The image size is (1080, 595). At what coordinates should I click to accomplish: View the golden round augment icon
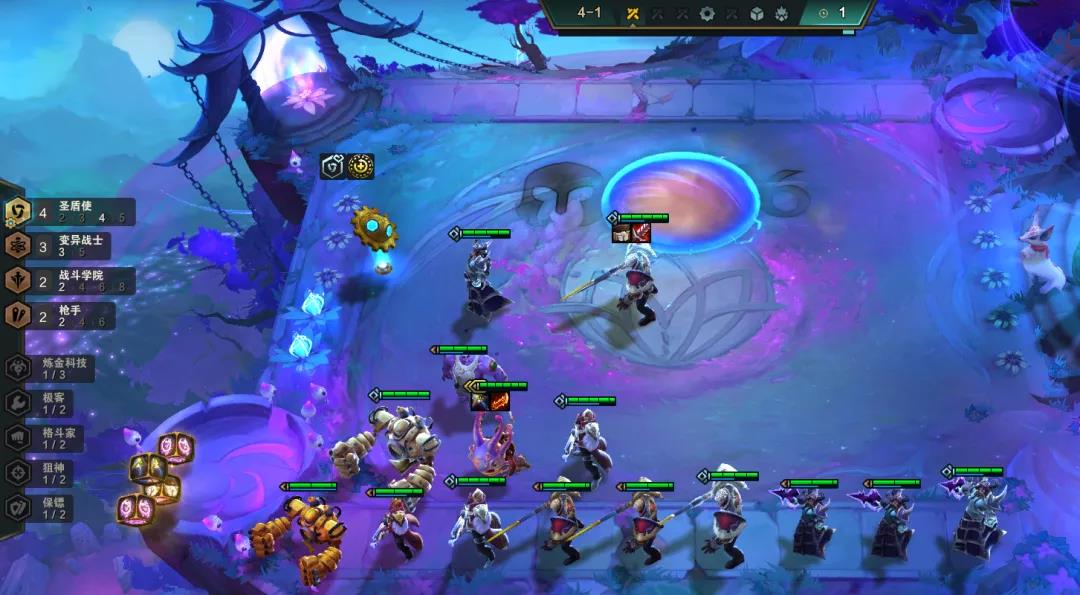pyautogui.click(x=361, y=167)
